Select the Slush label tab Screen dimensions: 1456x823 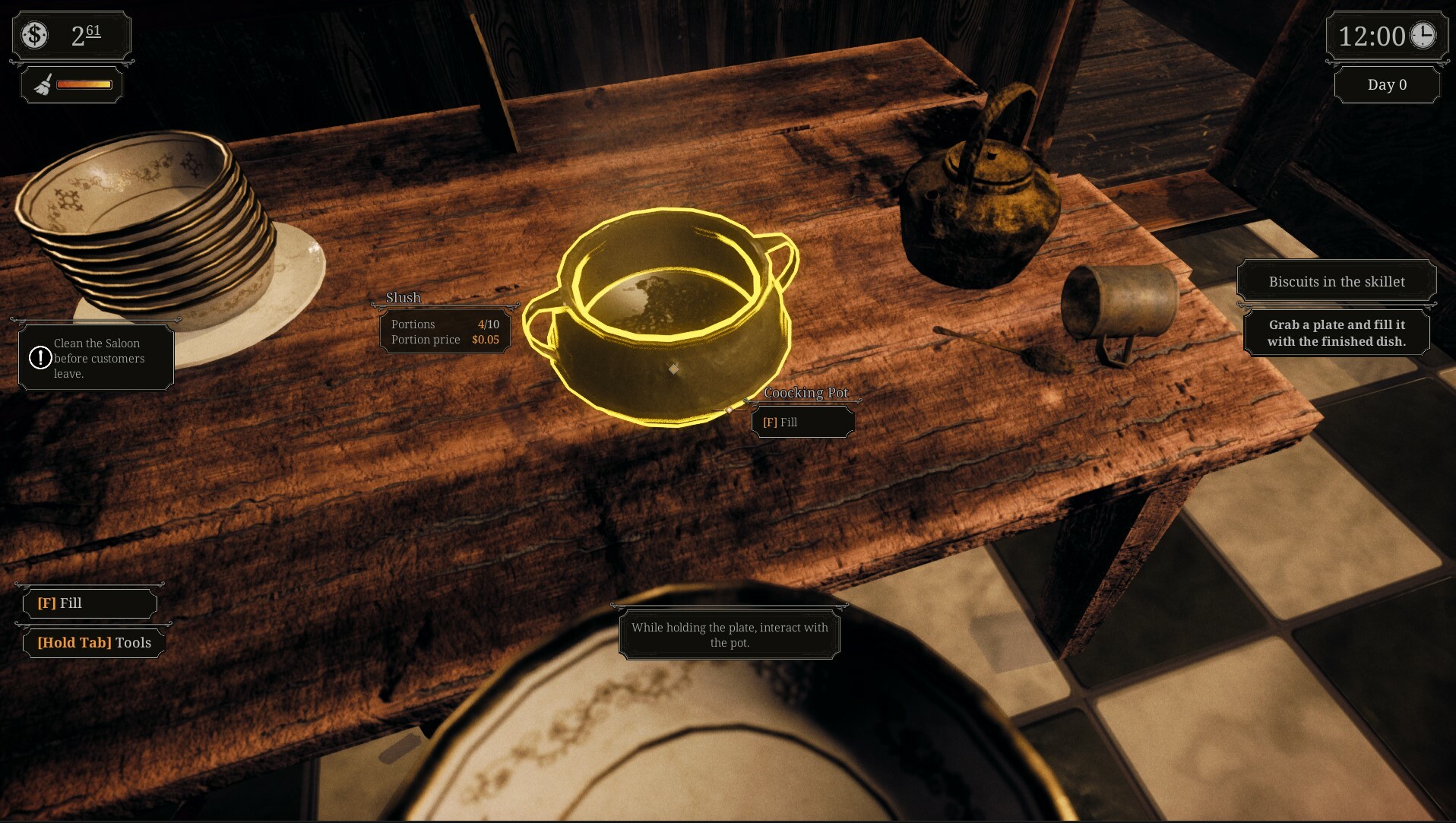pyautogui.click(x=403, y=298)
